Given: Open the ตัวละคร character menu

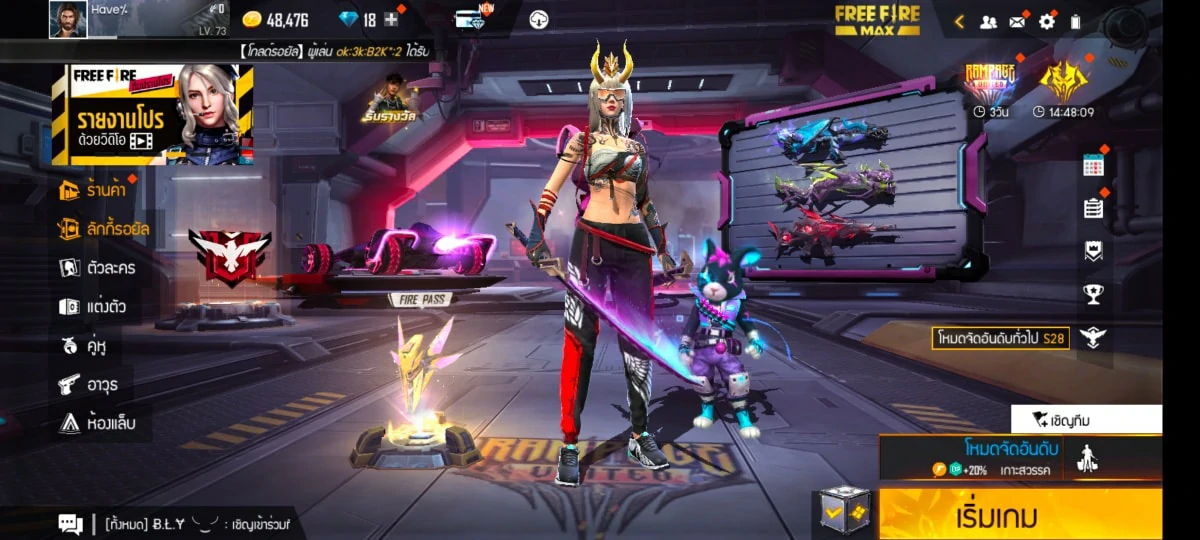Looking at the screenshot, I should [x=97, y=268].
